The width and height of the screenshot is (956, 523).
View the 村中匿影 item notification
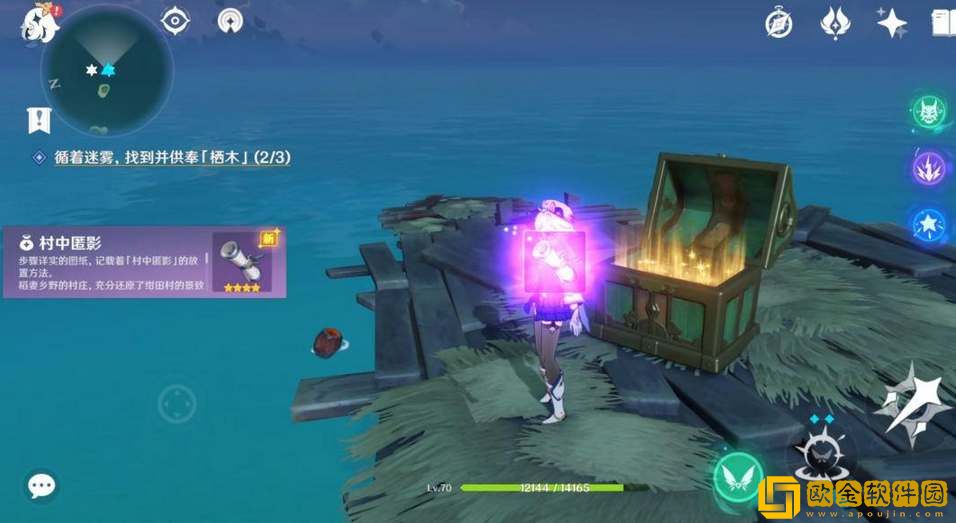click(143, 262)
